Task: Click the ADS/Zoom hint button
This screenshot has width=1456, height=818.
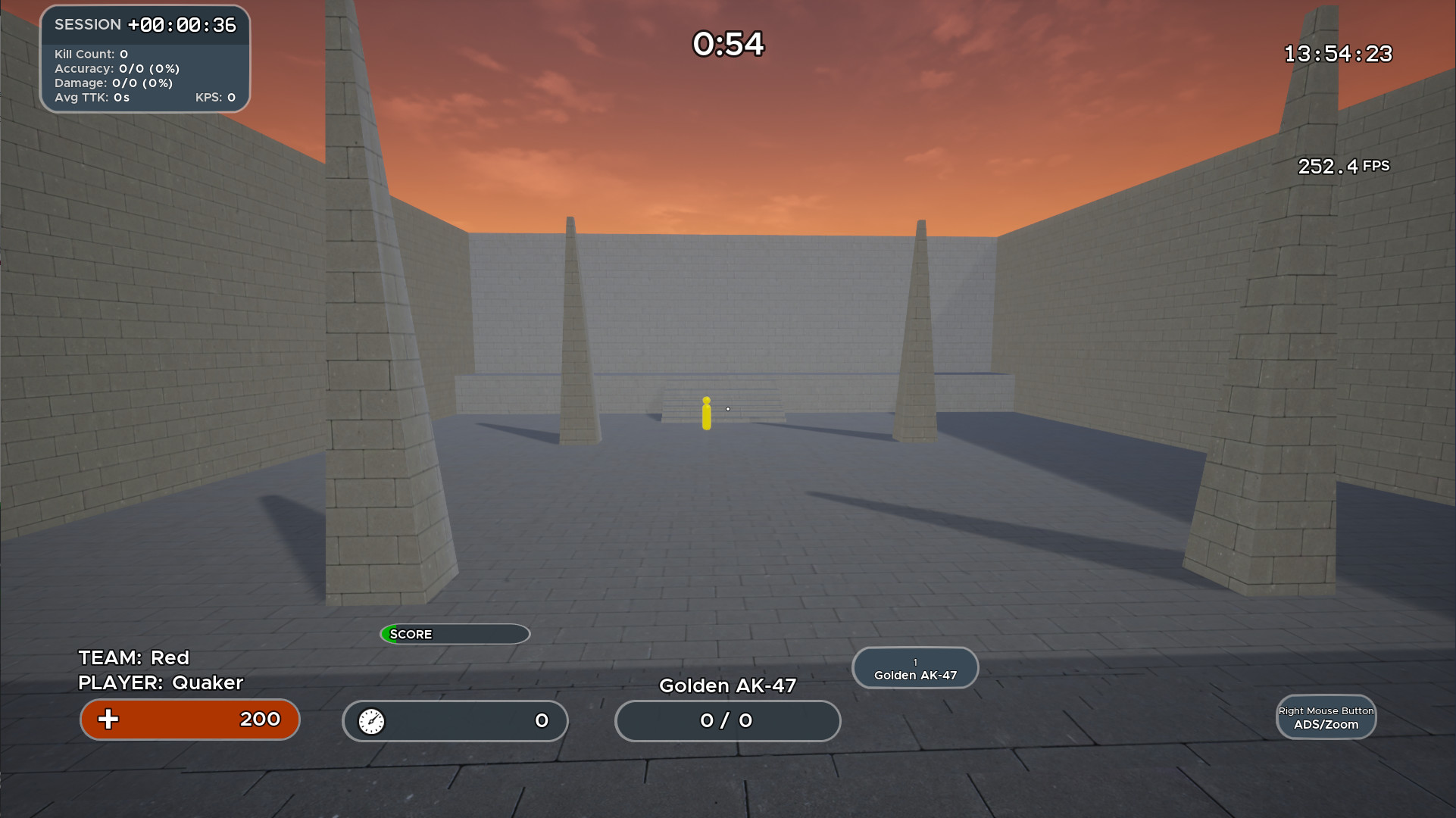Action: 1326,717
